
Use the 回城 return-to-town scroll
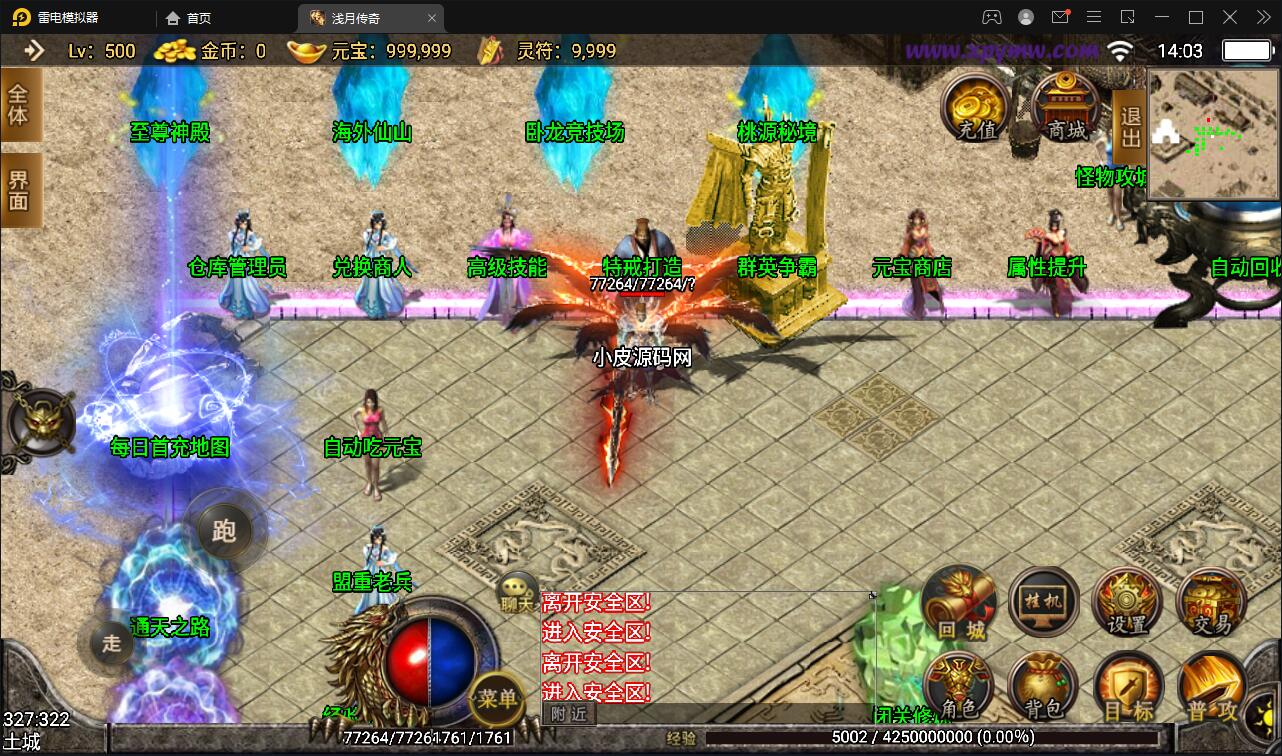coord(960,602)
